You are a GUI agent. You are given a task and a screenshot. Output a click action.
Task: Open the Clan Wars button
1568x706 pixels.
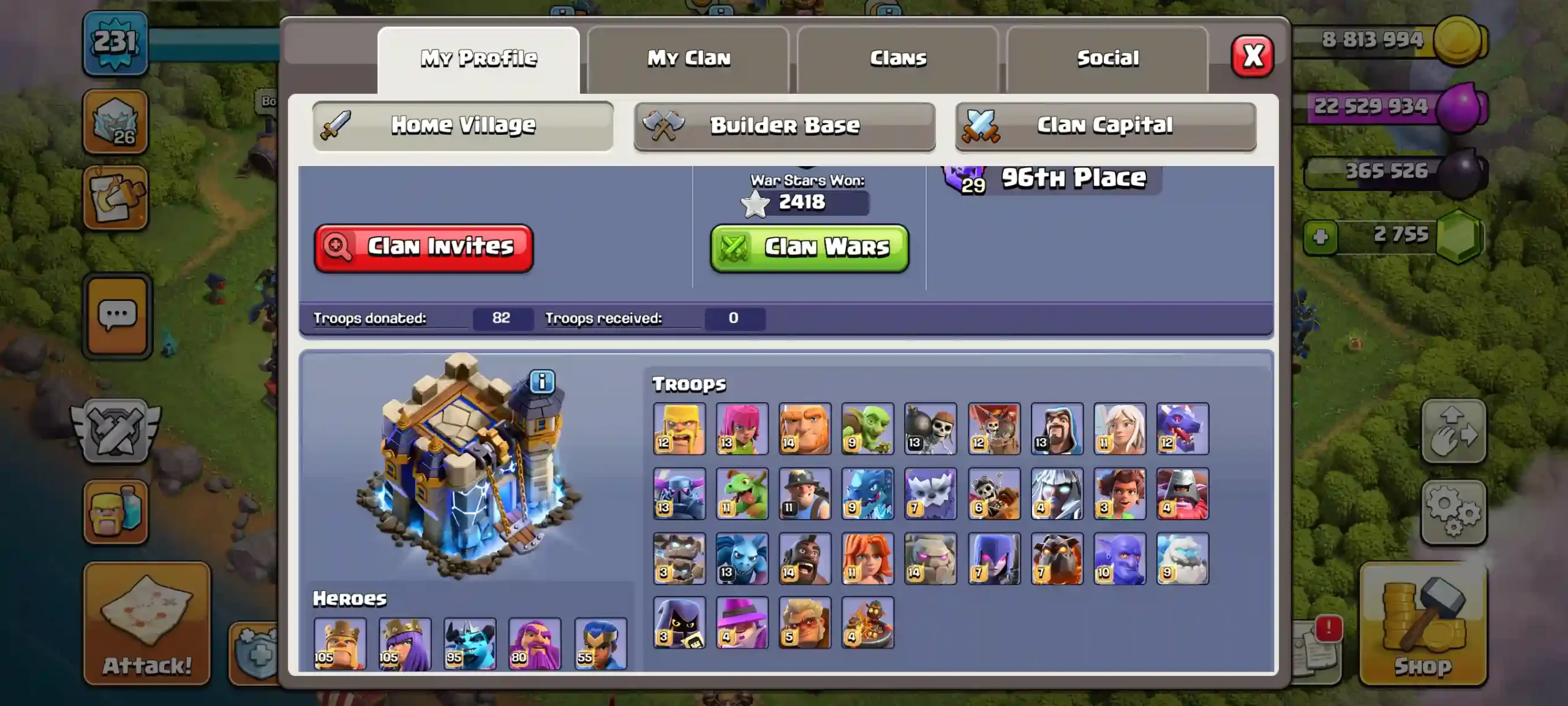point(809,248)
